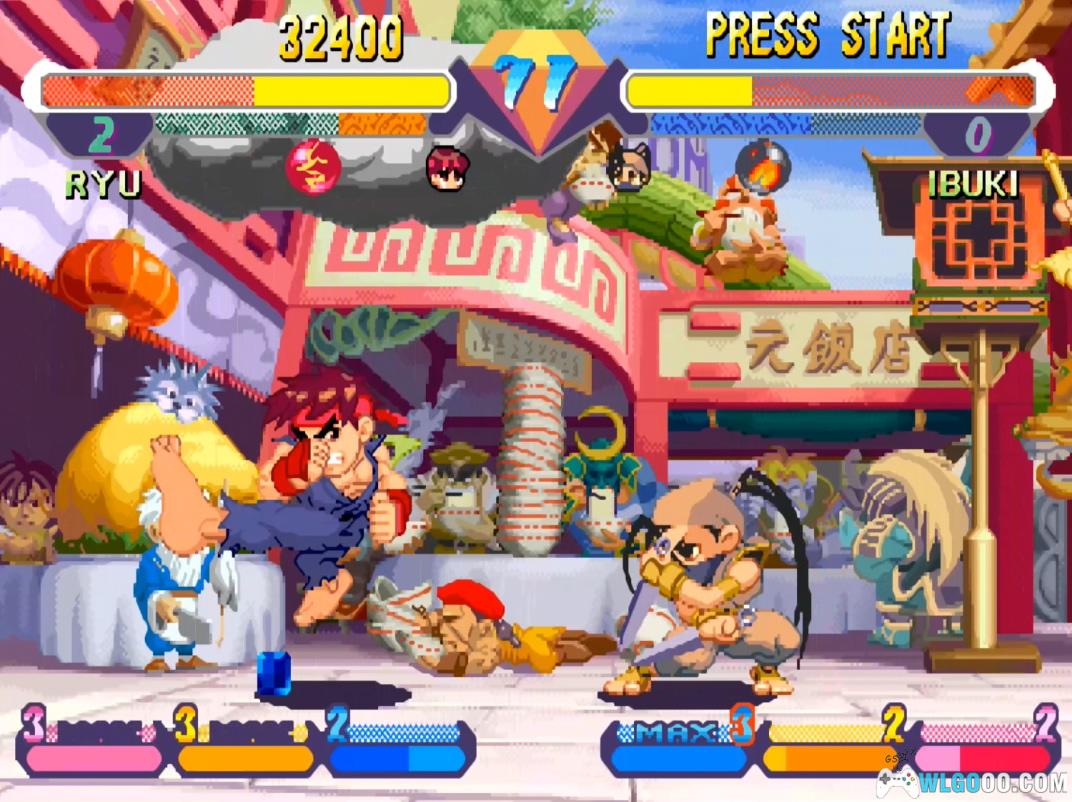Open the WLGO00.COM watermark logo
Image resolution: width=1072 pixels, height=802 pixels.
tap(971, 781)
